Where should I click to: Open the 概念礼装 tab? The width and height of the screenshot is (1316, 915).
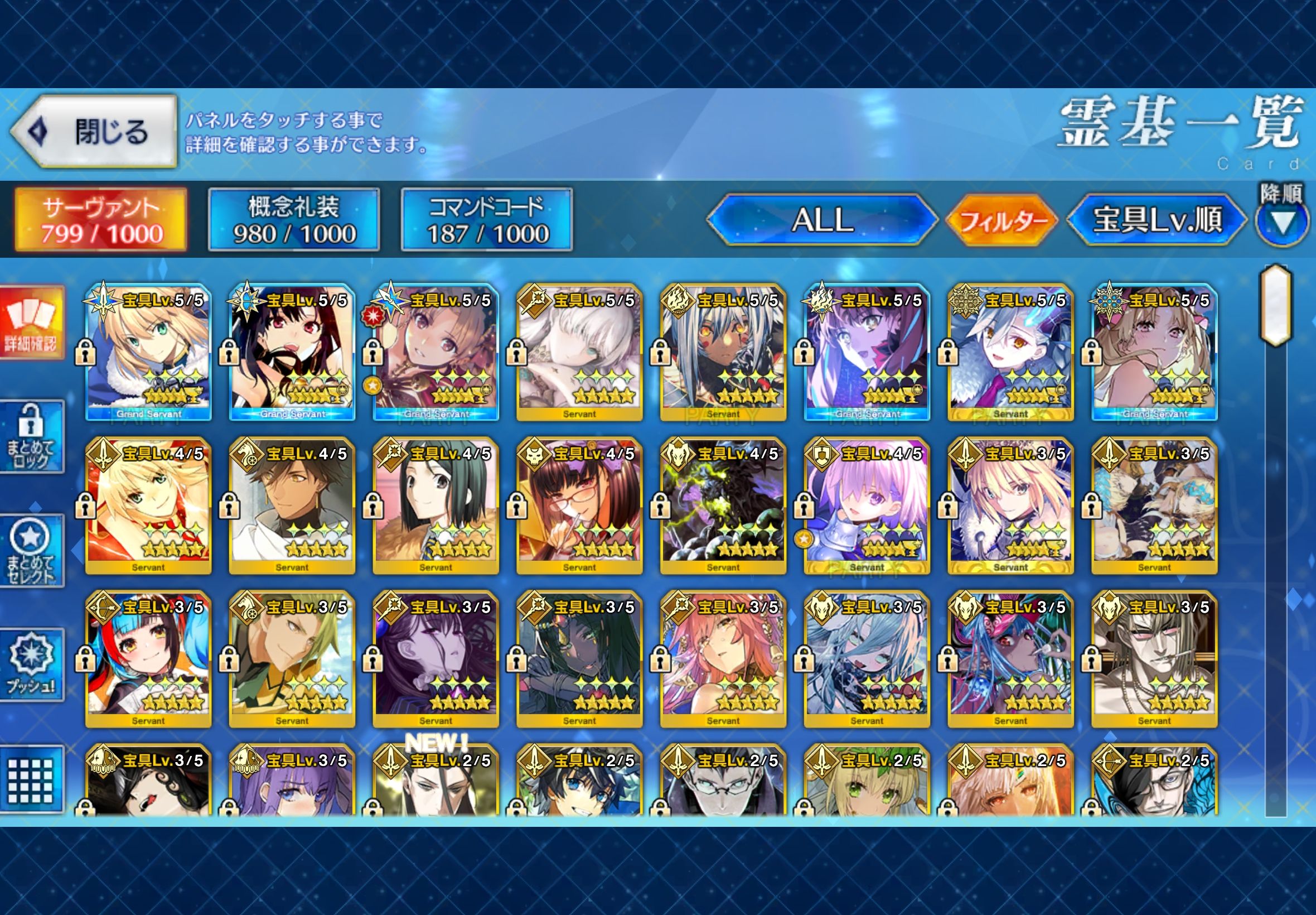pyautogui.click(x=293, y=220)
